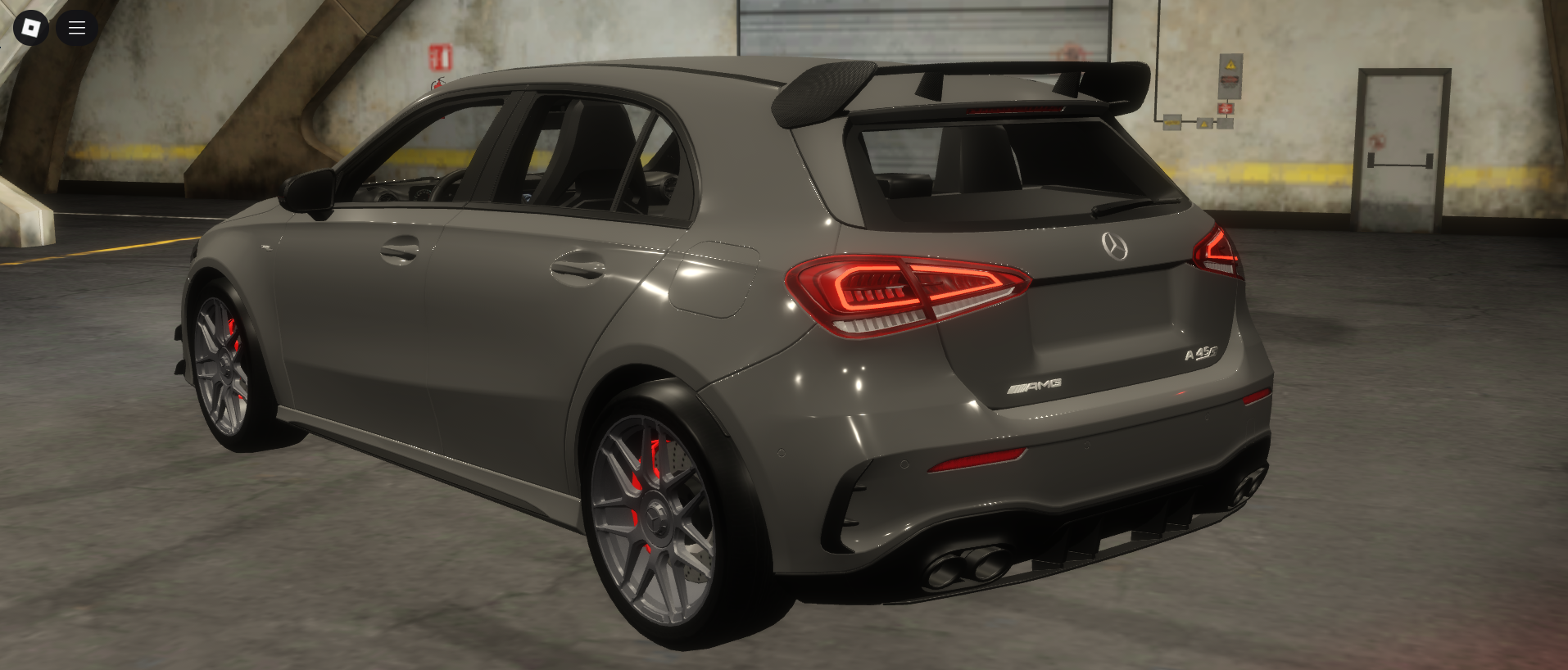Image resolution: width=1568 pixels, height=670 pixels.
Task: Open the hamburger lines menu
Action: coord(77,28)
